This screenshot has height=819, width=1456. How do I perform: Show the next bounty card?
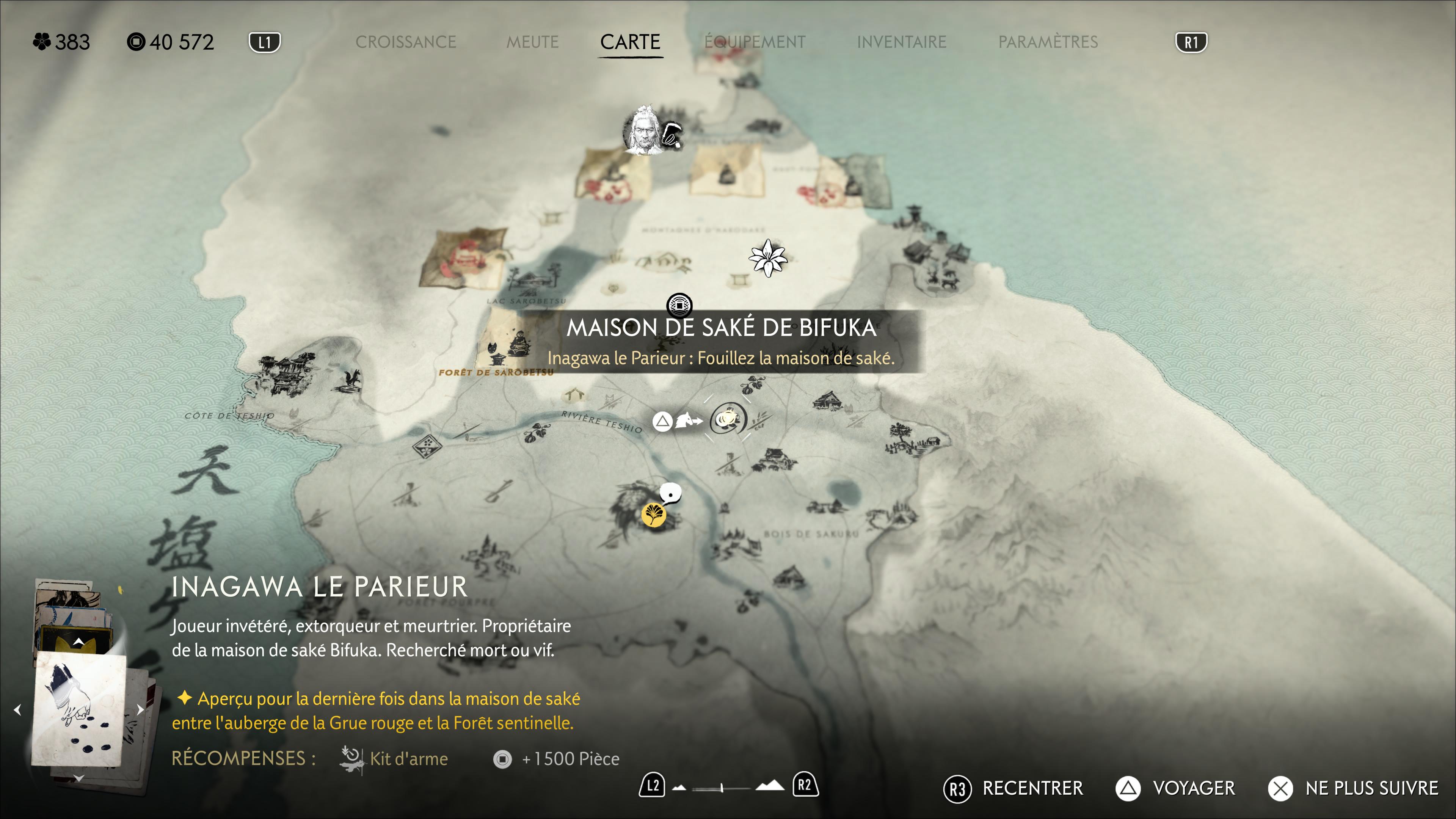pos(140,710)
